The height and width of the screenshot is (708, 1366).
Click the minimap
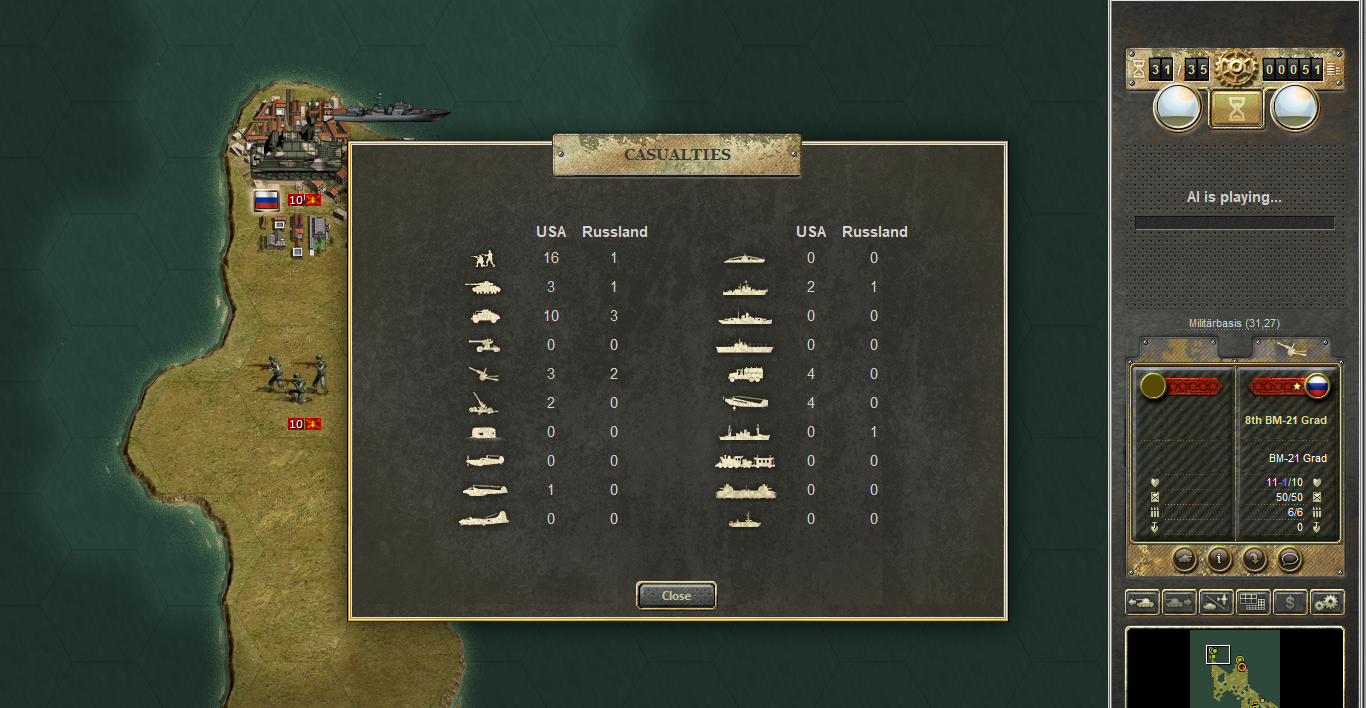point(1235,668)
